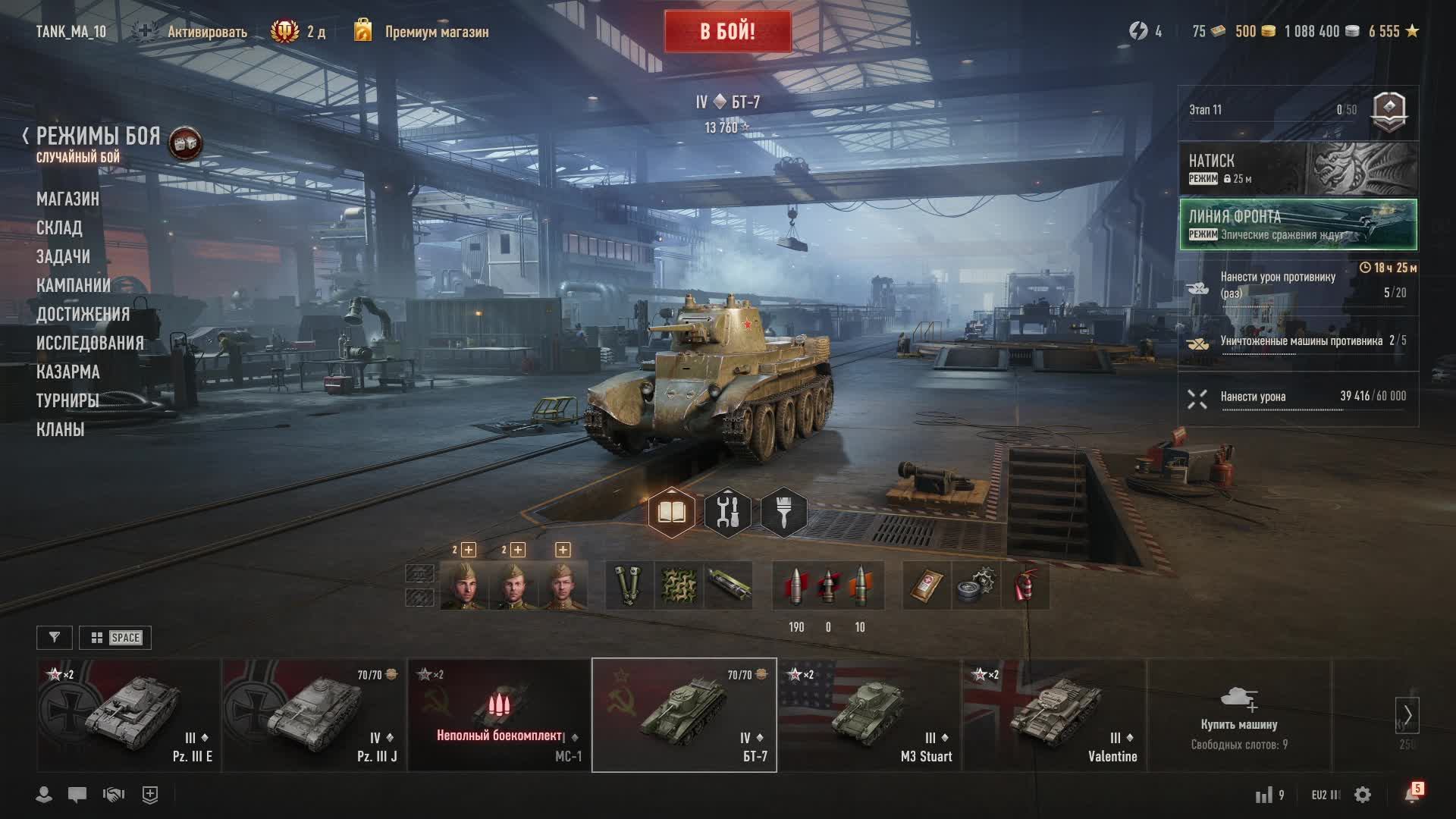This screenshot has height=819, width=1456.
Task: Start the battle with В БОЙ! button
Action: click(x=727, y=32)
